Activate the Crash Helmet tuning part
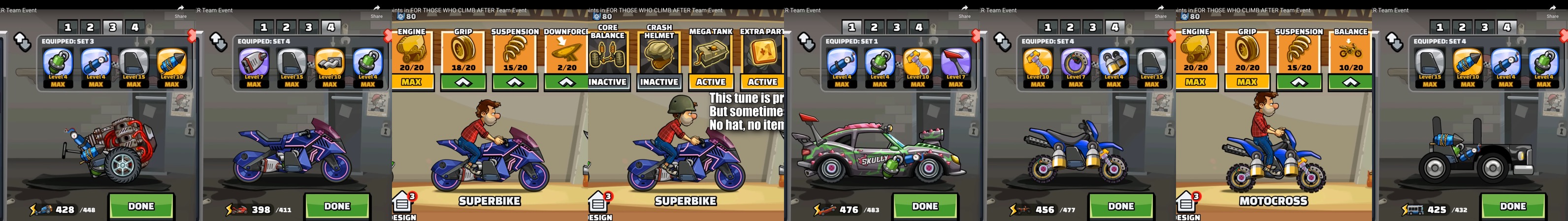1568x221 pixels. [x=659, y=82]
